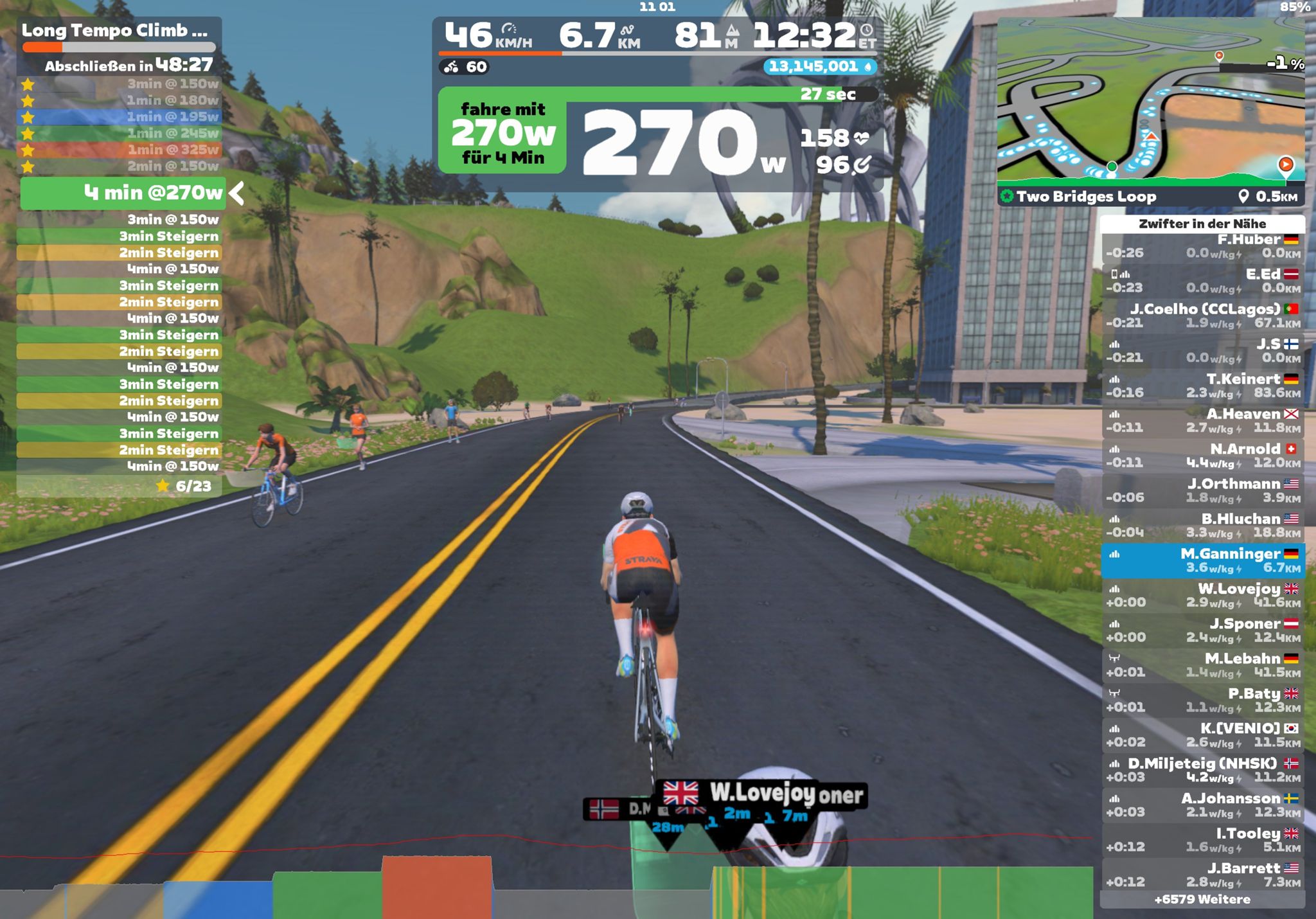The height and width of the screenshot is (919, 1316).
Task: Pick P.Baty in the rider list
Action: tap(1202, 700)
